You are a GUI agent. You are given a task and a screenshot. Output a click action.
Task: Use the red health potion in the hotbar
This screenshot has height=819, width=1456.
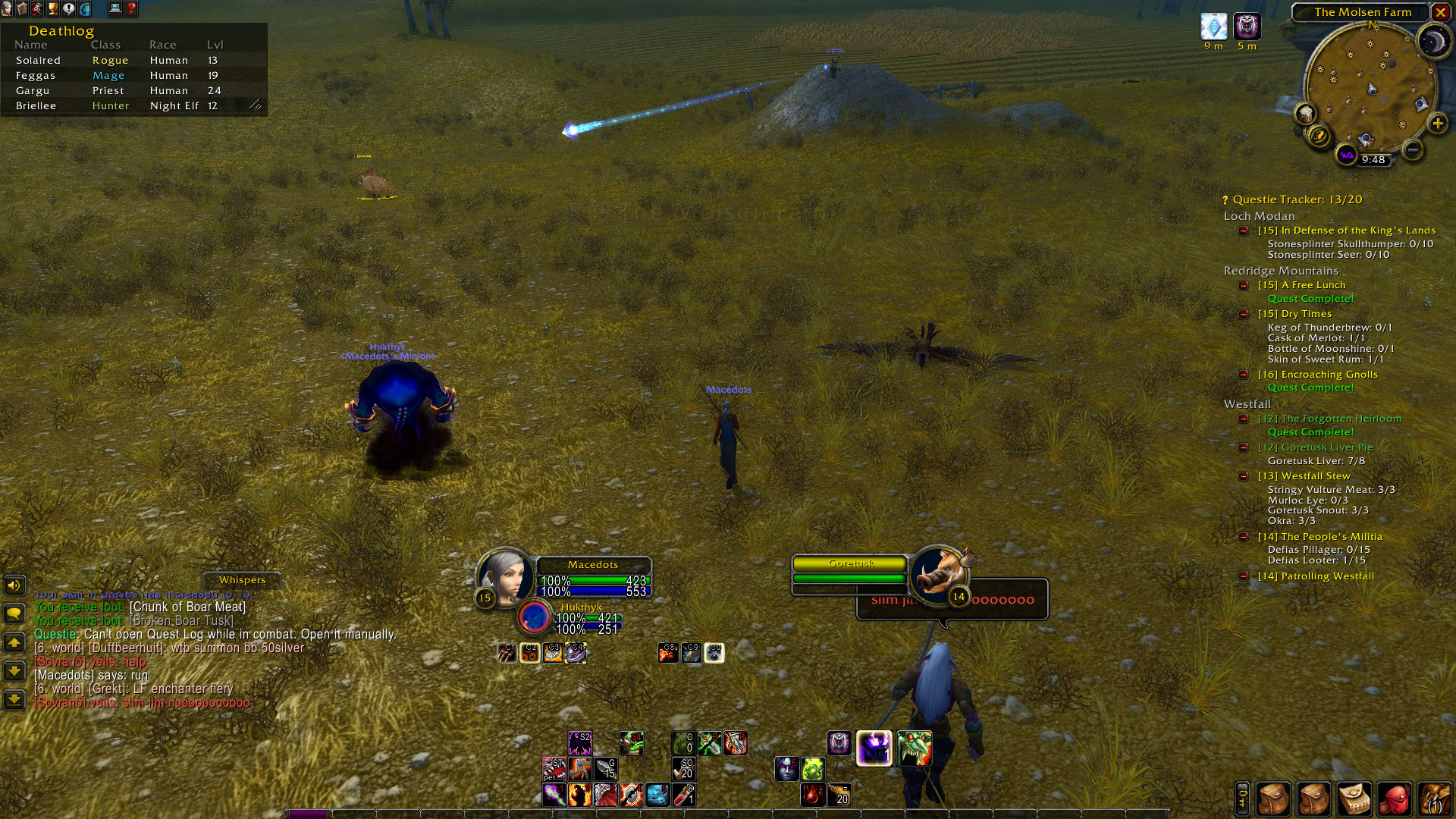683,795
